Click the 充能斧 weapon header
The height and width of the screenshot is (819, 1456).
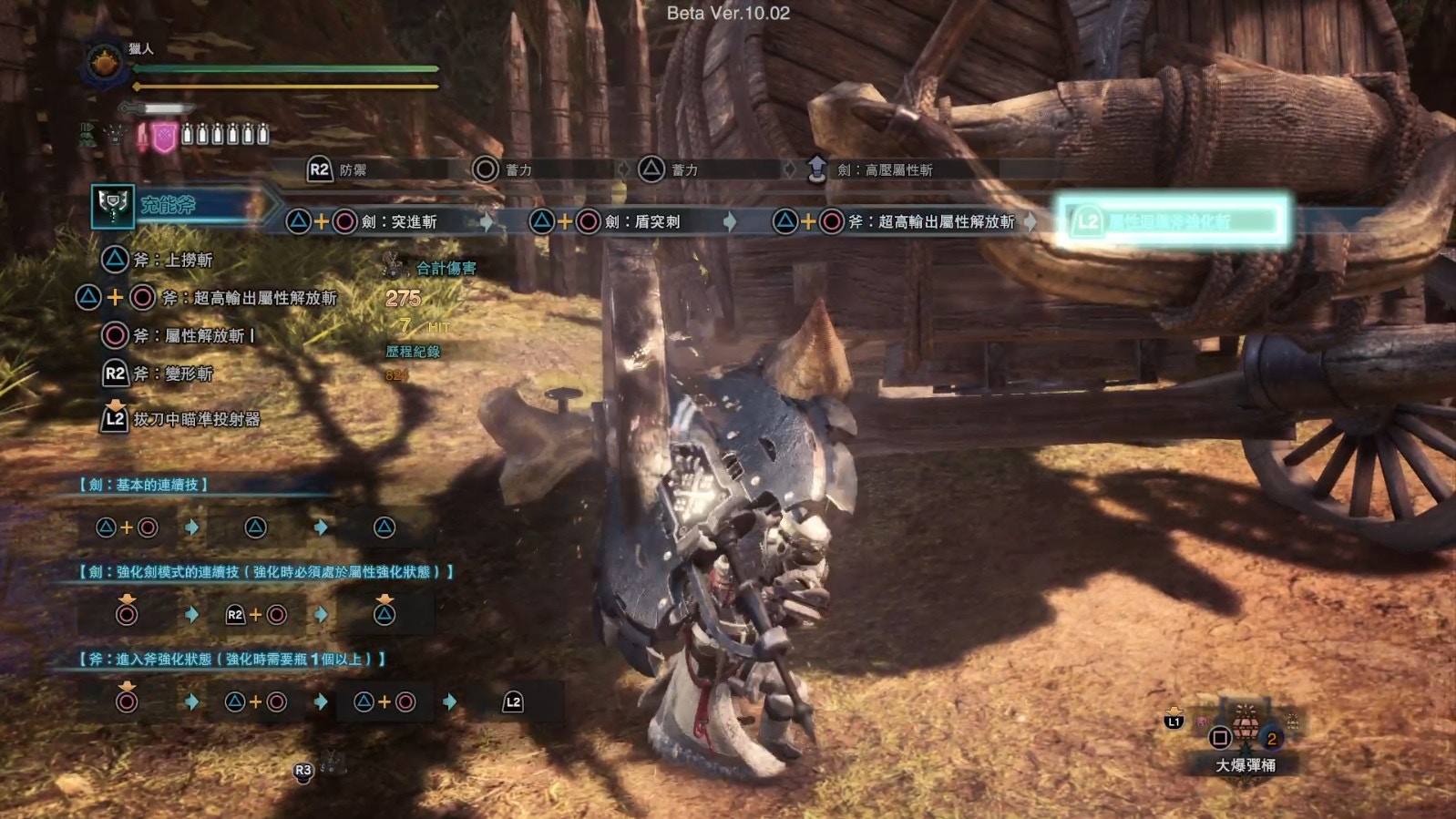click(169, 206)
